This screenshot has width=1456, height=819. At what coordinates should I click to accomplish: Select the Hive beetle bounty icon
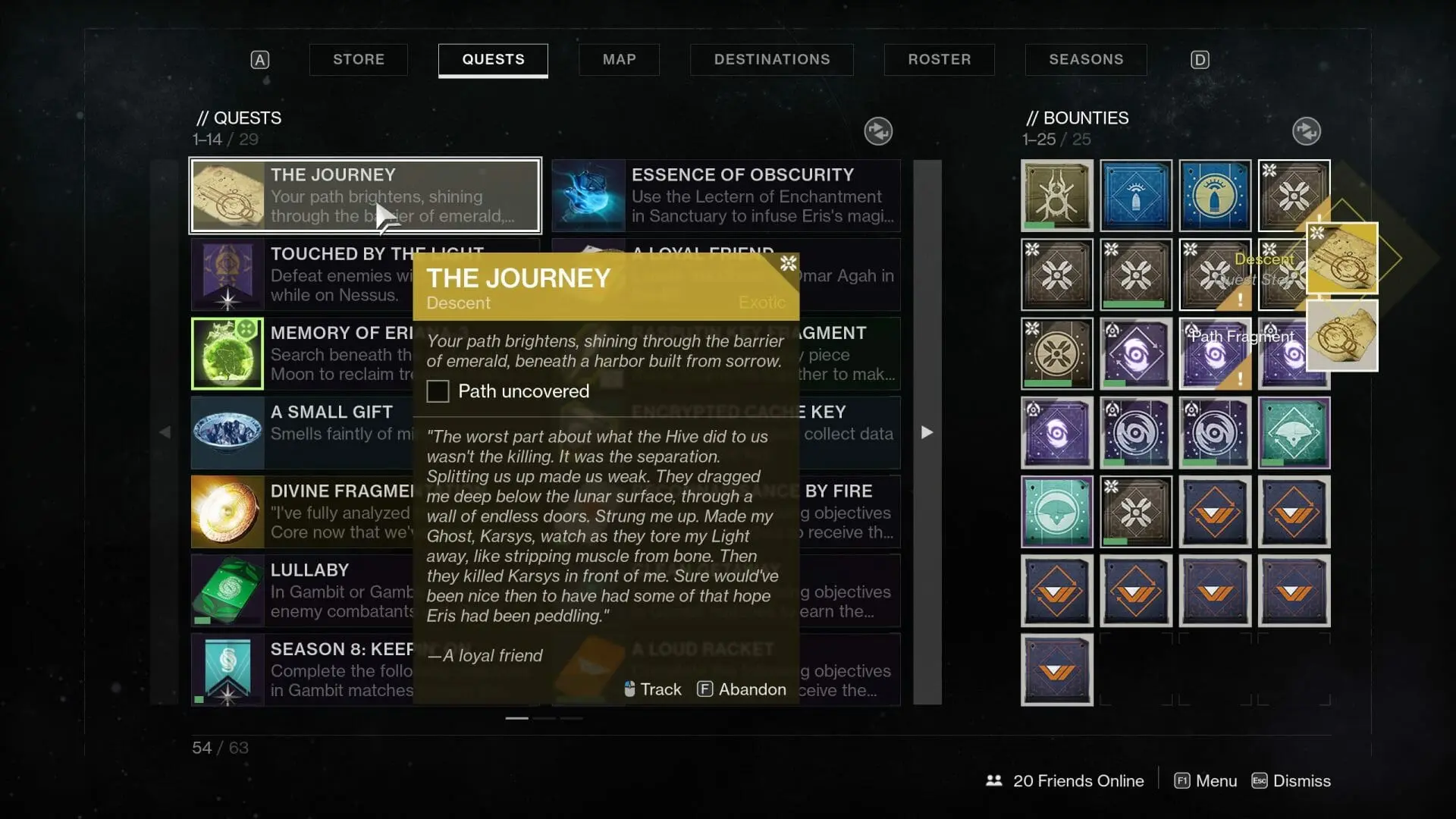pos(1056,196)
